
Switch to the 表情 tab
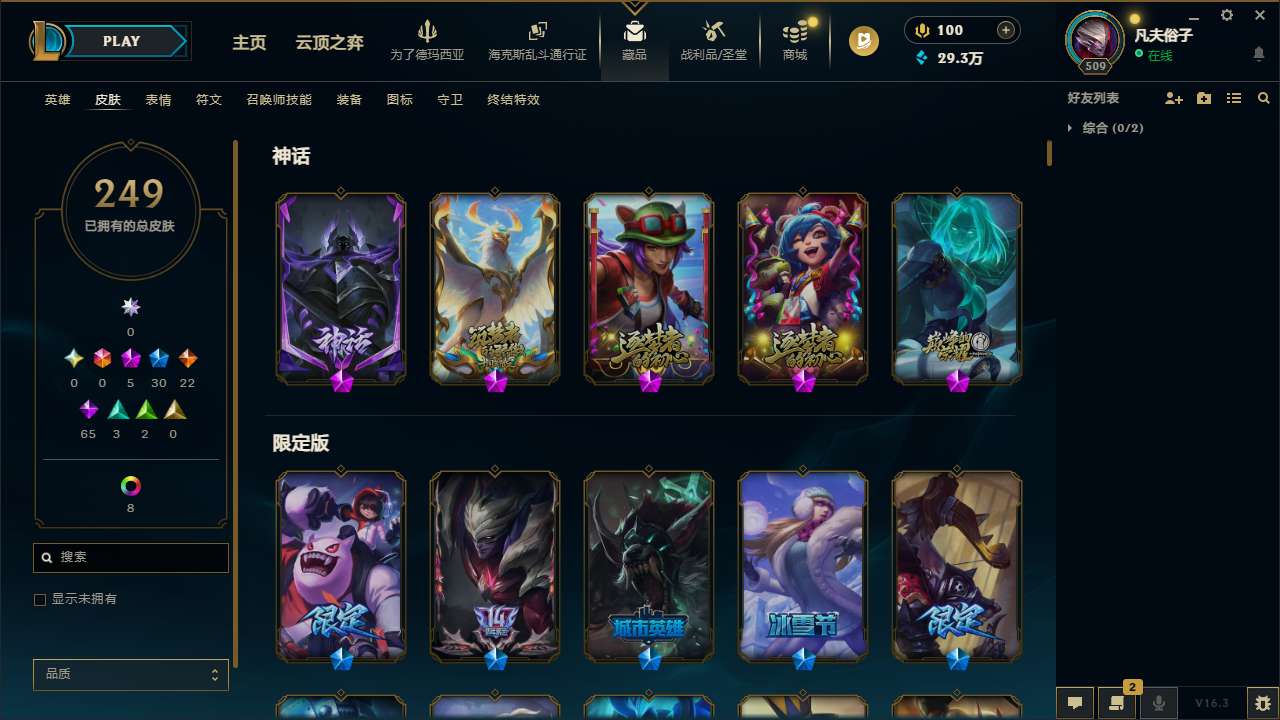click(157, 100)
